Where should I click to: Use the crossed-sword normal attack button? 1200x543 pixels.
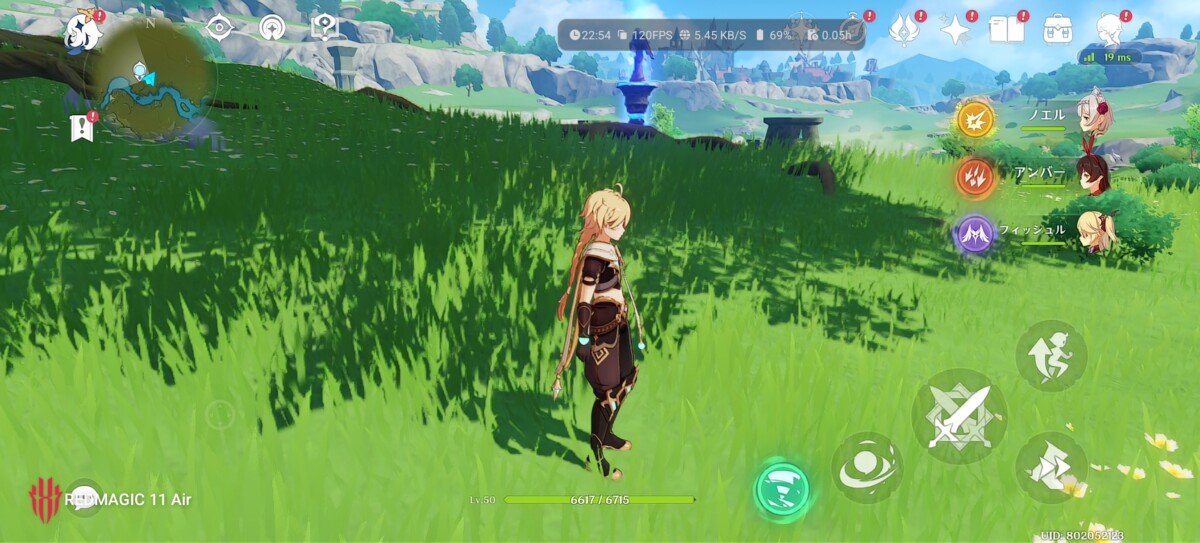(x=959, y=416)
